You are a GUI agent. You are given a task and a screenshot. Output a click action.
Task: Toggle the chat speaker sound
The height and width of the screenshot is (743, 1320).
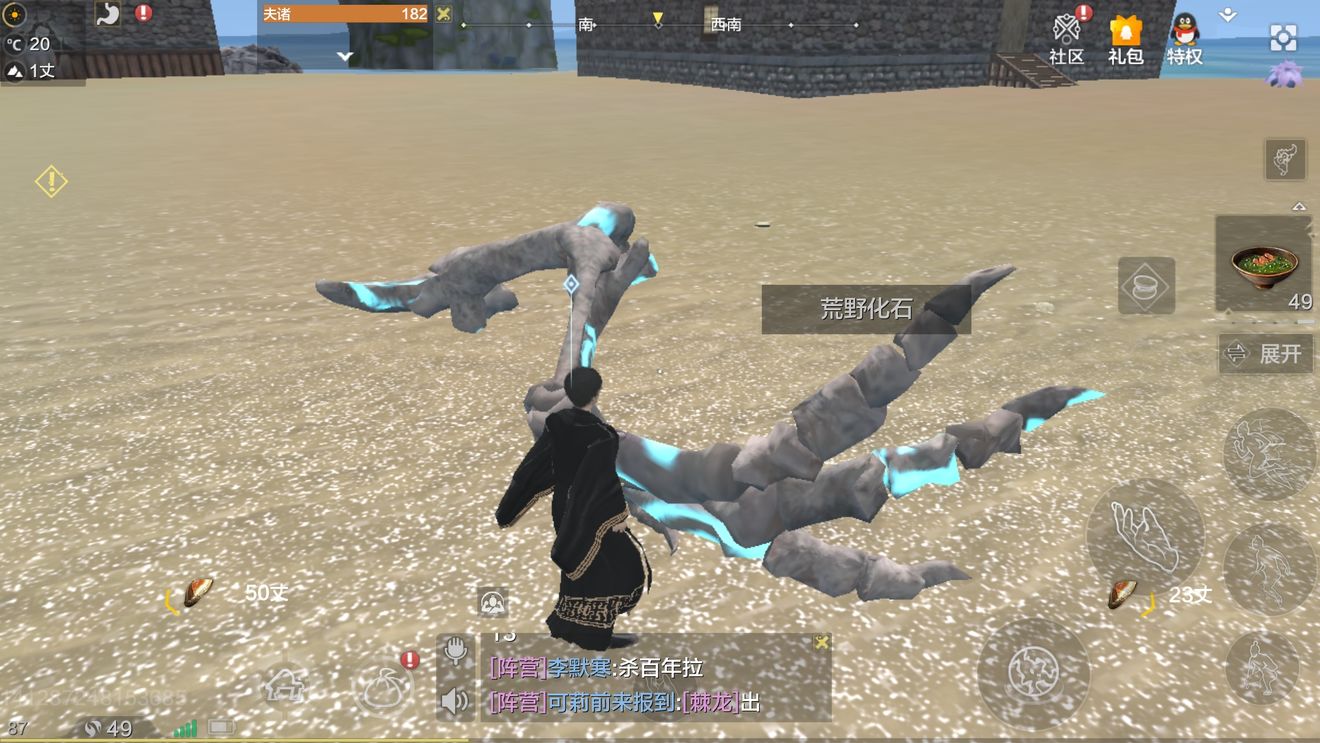pyautogui.click(x=455, y=700)
